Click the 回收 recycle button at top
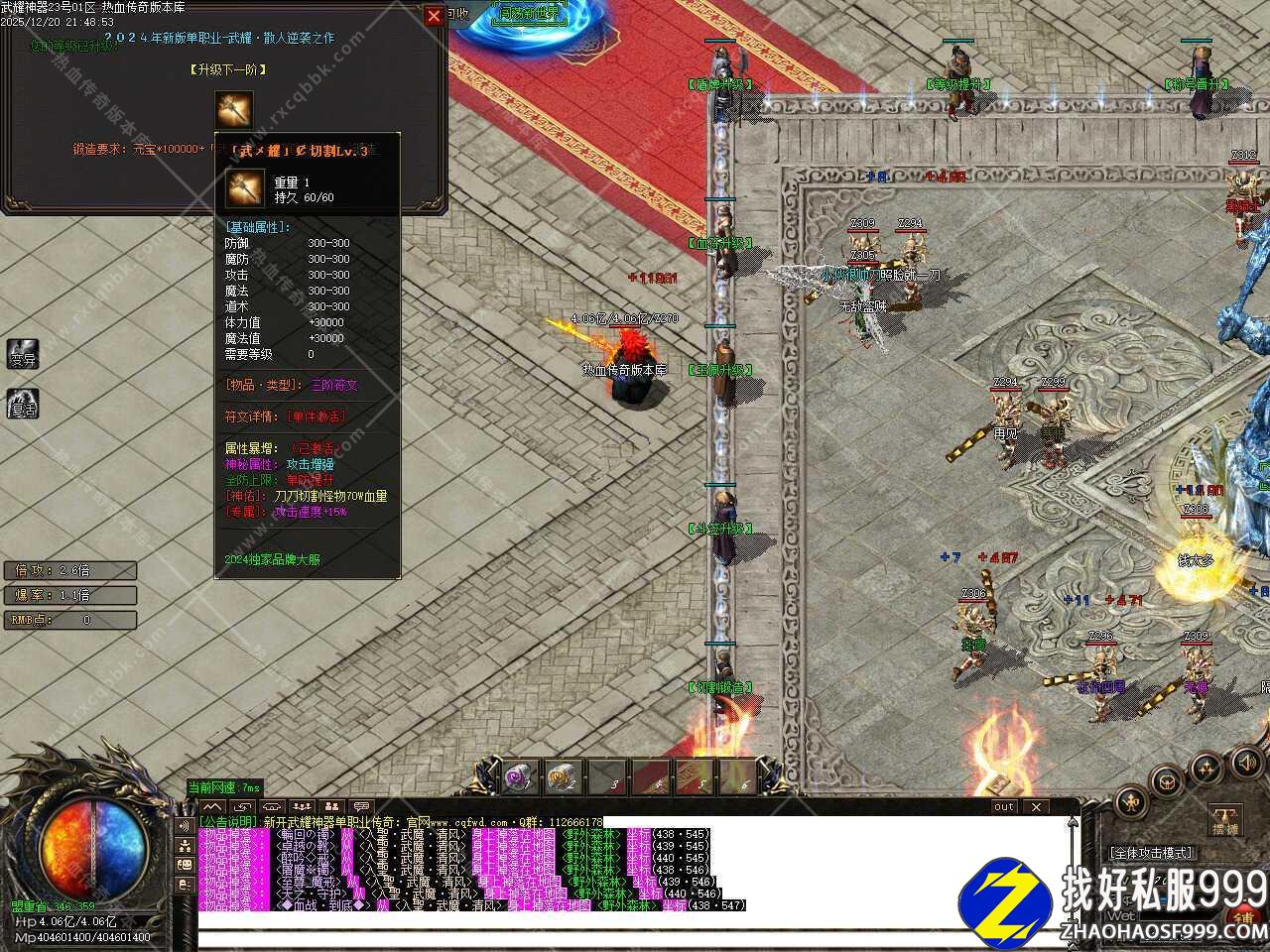Screen dimensions: 1270x952 456,13
